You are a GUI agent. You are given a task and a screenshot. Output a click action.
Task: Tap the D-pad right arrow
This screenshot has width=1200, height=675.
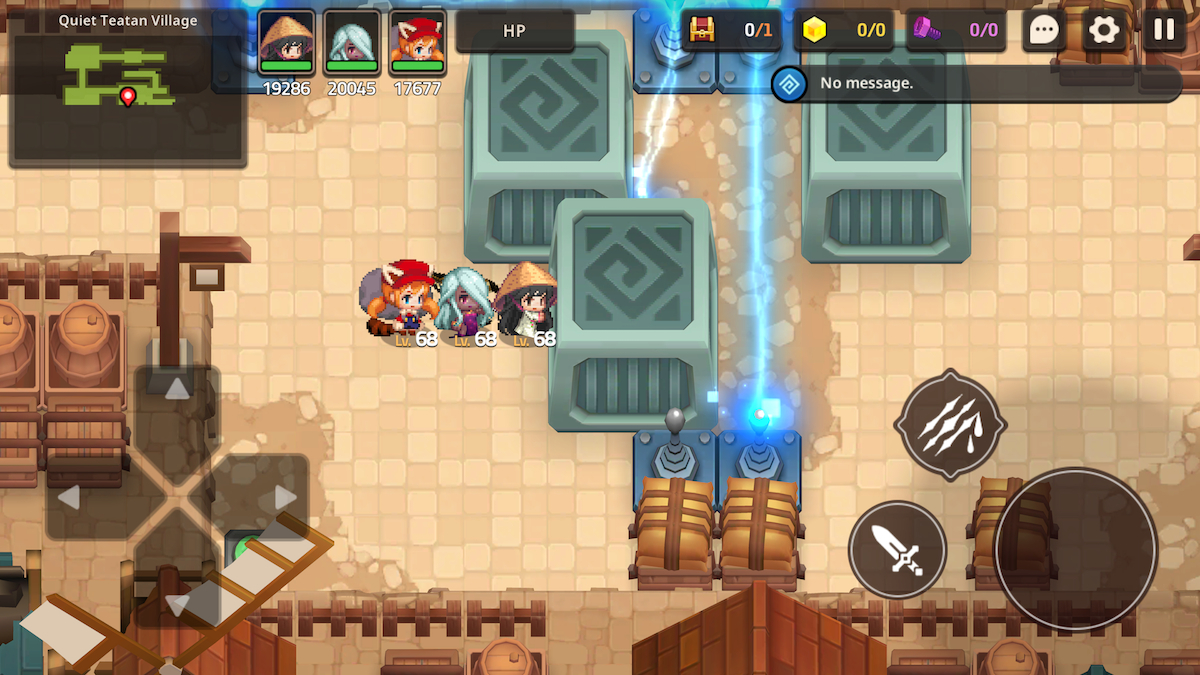click(284, 497)
